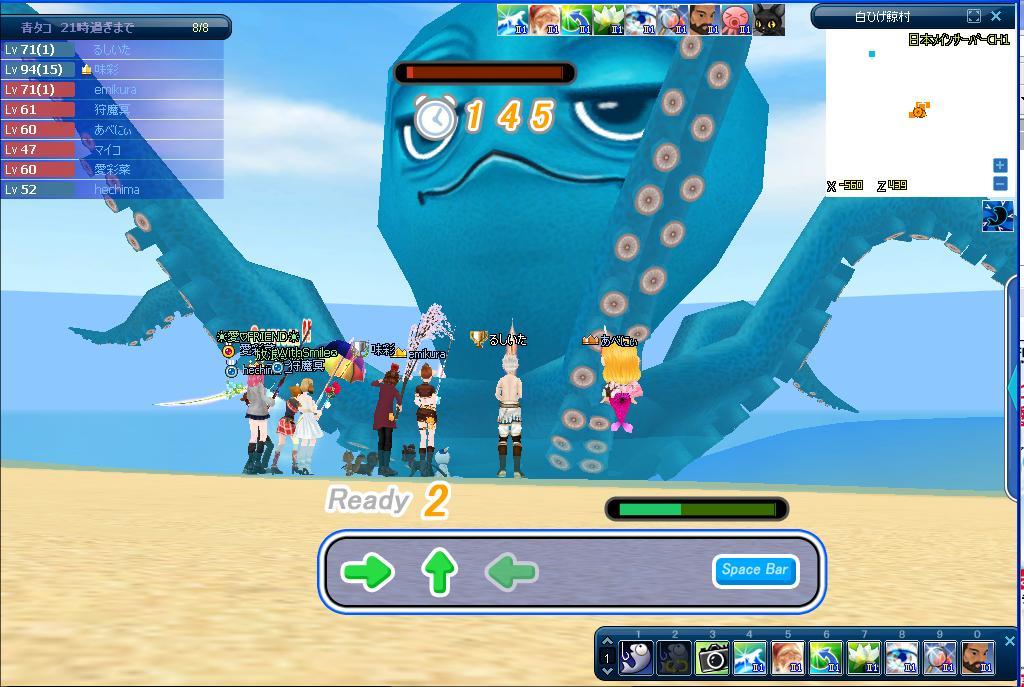Image resolution: width=1024 pixels, height=687 pixels.
Task: Close the 白ひげ鯨村 minimap panel
Action: click(996, 16)
